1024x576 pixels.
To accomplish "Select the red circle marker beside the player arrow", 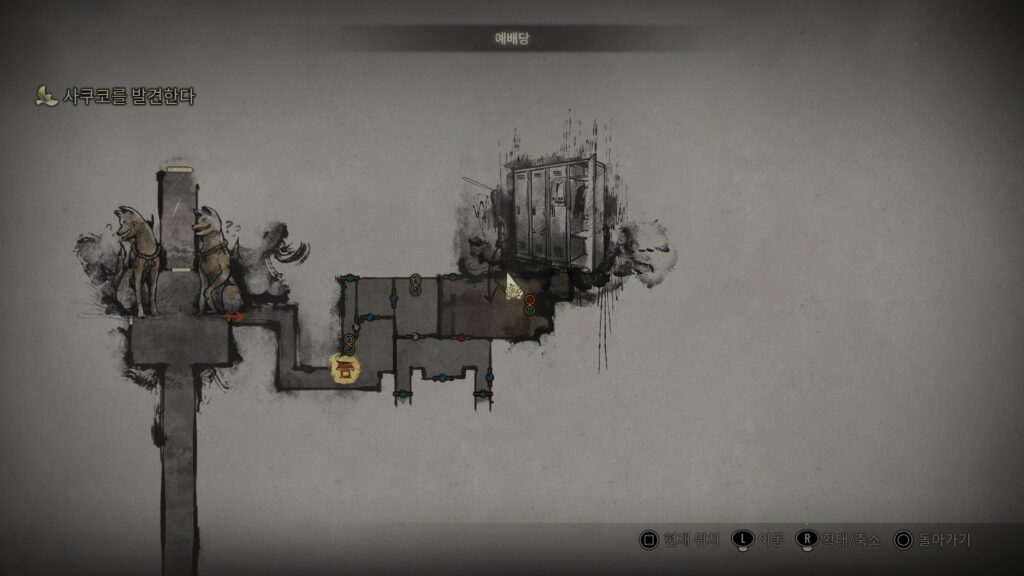I will point(530,300).
